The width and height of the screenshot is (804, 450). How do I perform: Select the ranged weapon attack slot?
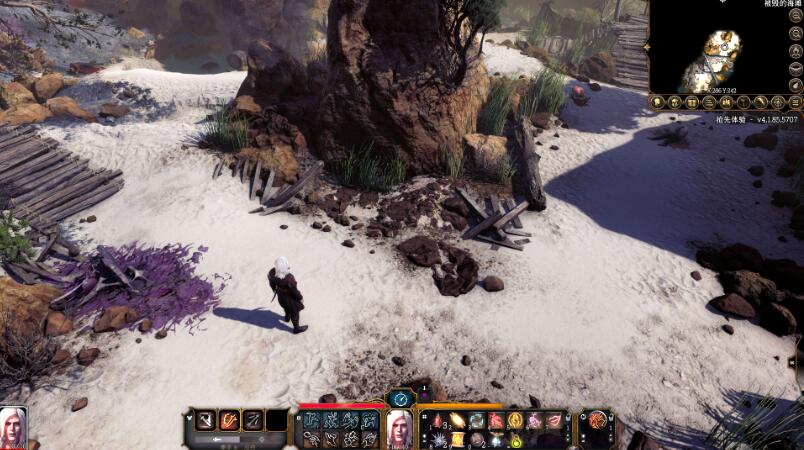254,420
